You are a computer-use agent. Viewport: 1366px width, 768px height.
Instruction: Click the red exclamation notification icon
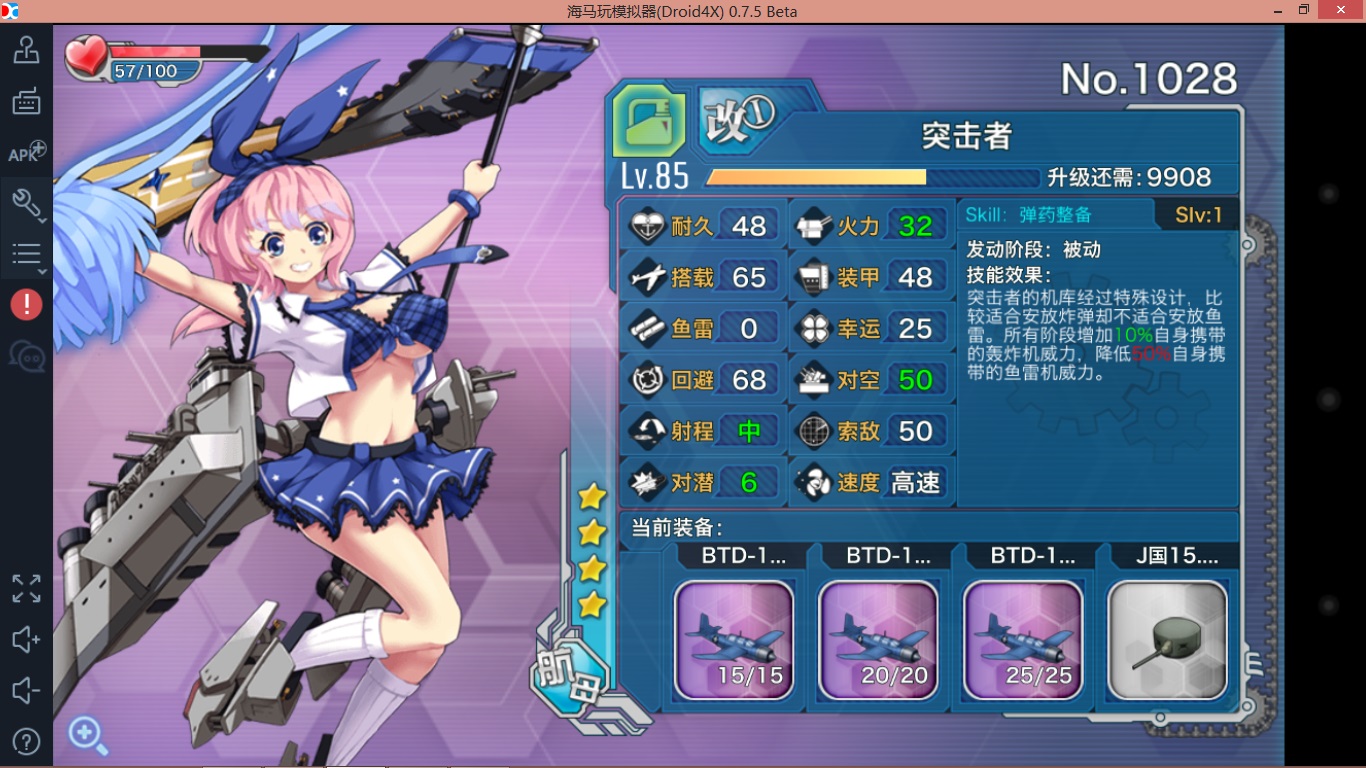[26, 304]
